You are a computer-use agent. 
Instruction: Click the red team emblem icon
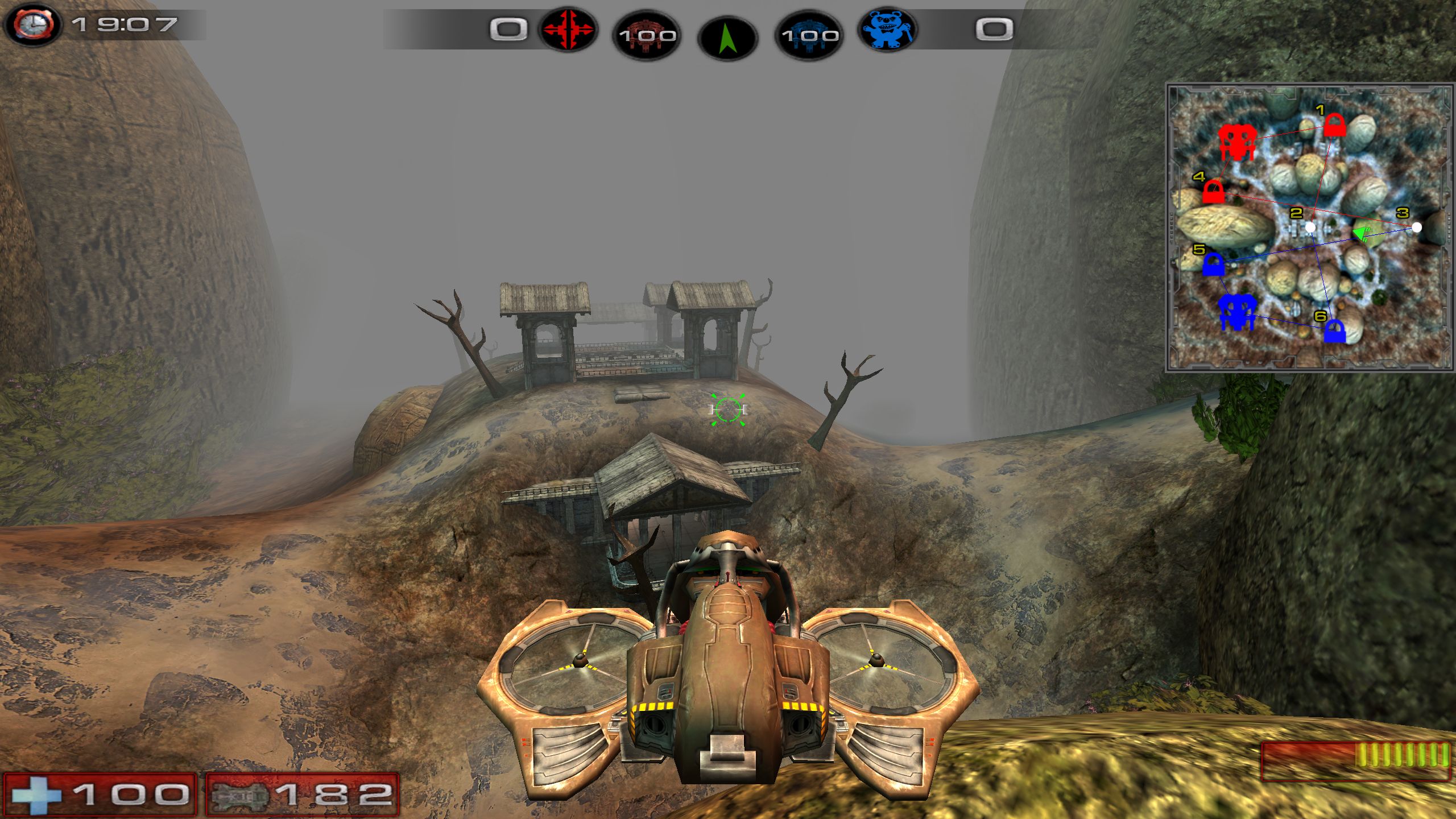coord(567,30)
